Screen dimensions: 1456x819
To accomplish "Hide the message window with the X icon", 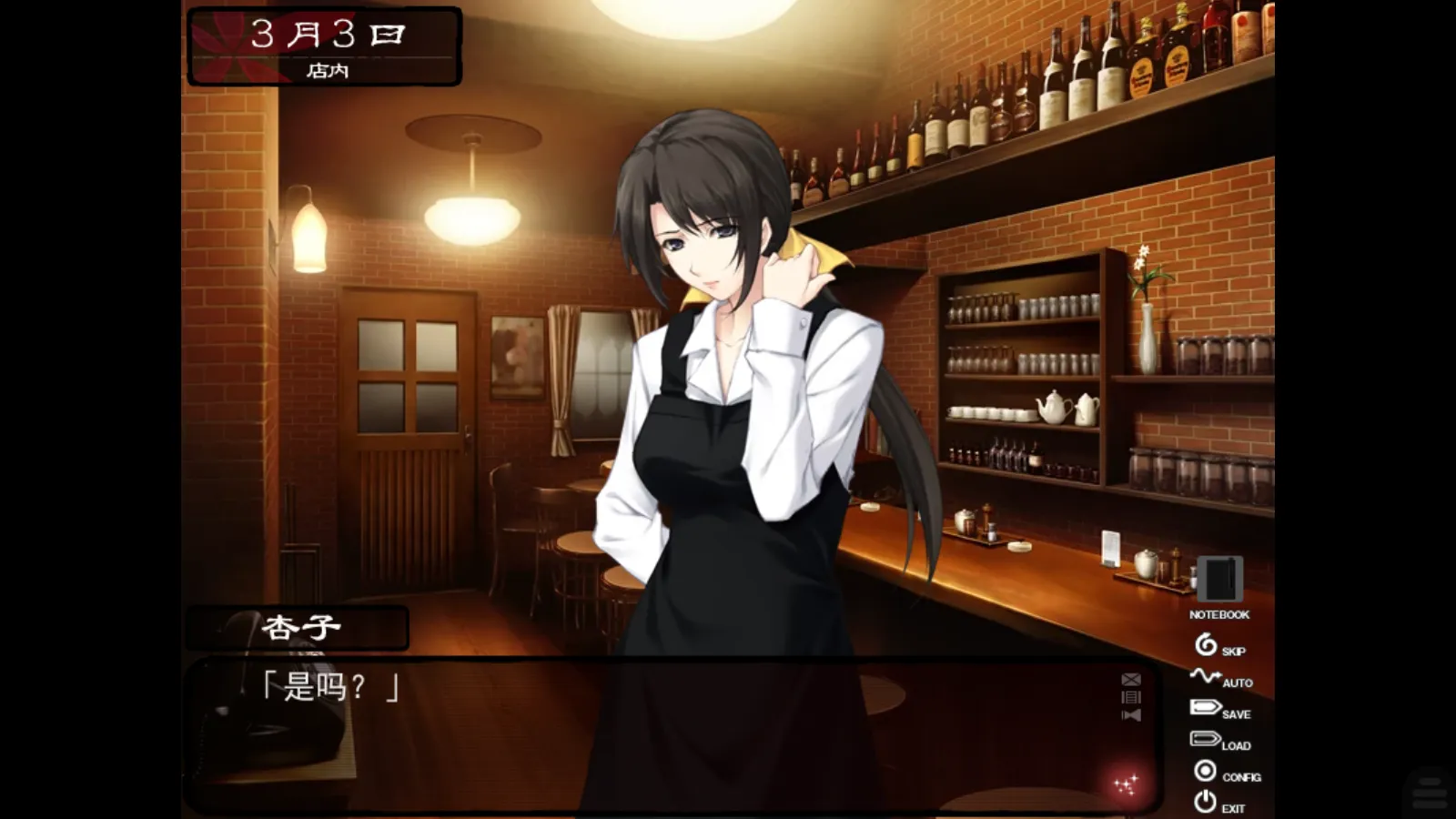I will (1130, 680).
